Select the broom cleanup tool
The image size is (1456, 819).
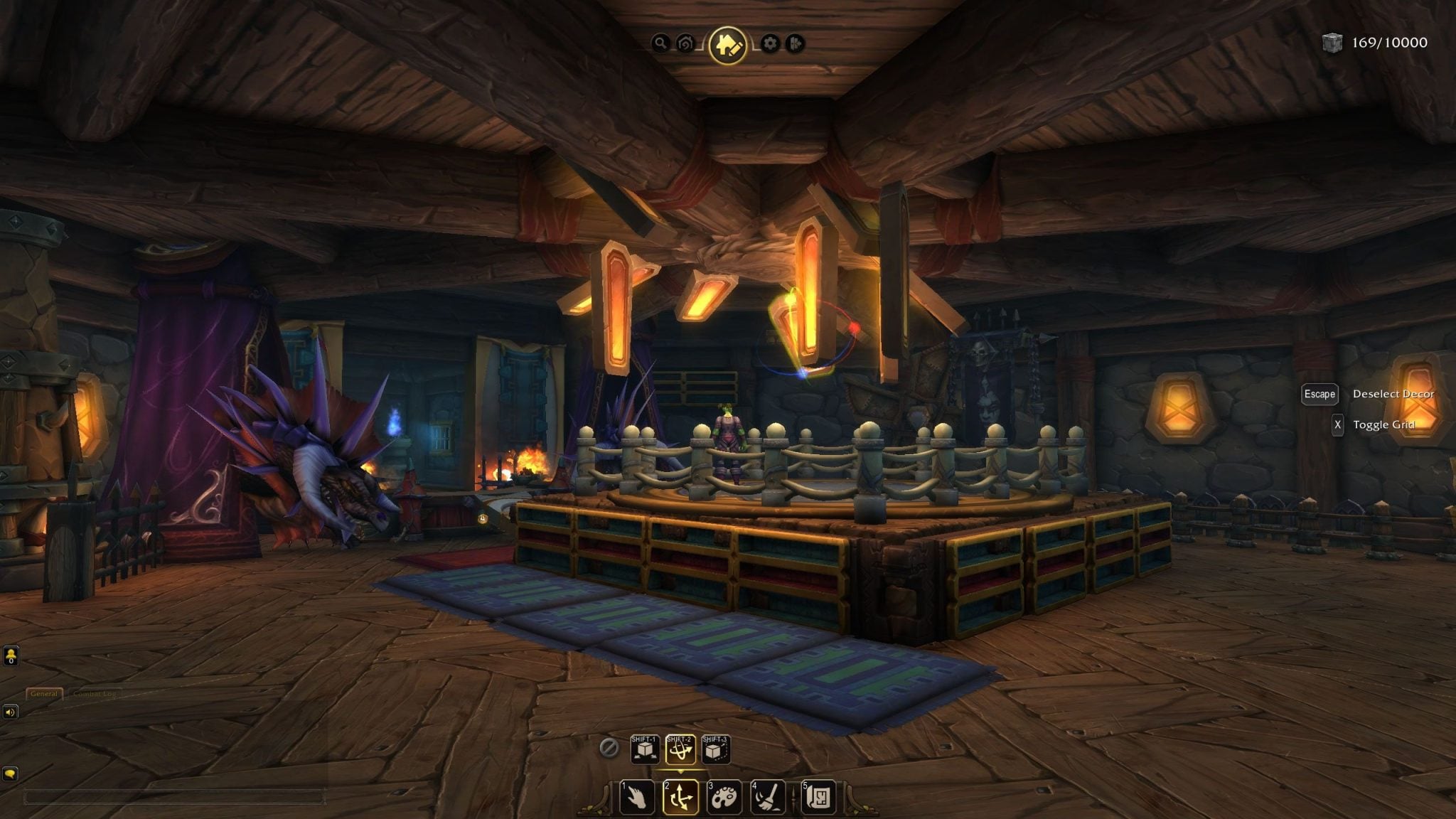pyautogui.click(x=769, y=797)
